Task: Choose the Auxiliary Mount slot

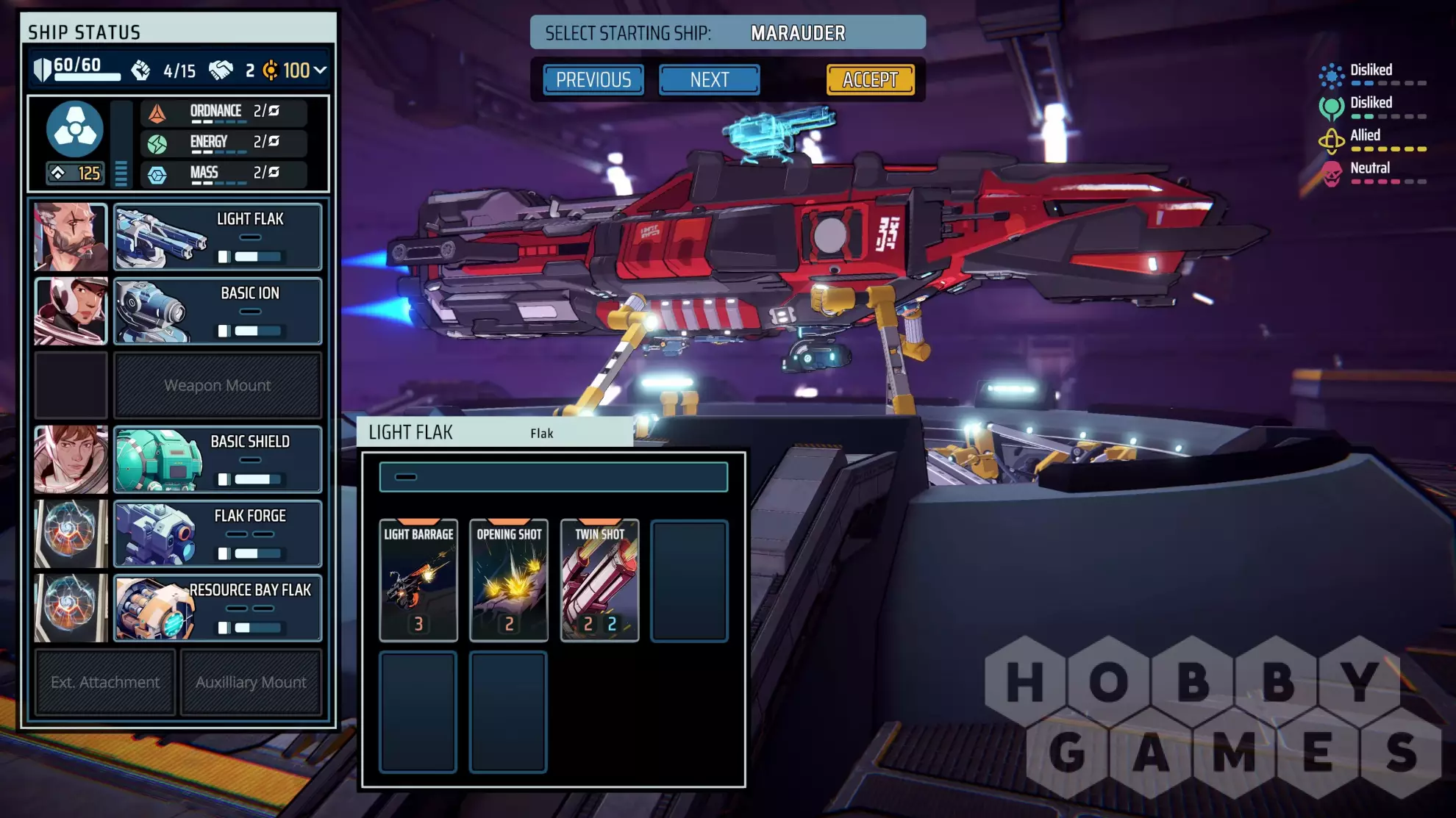Action: tap(251, 682)
